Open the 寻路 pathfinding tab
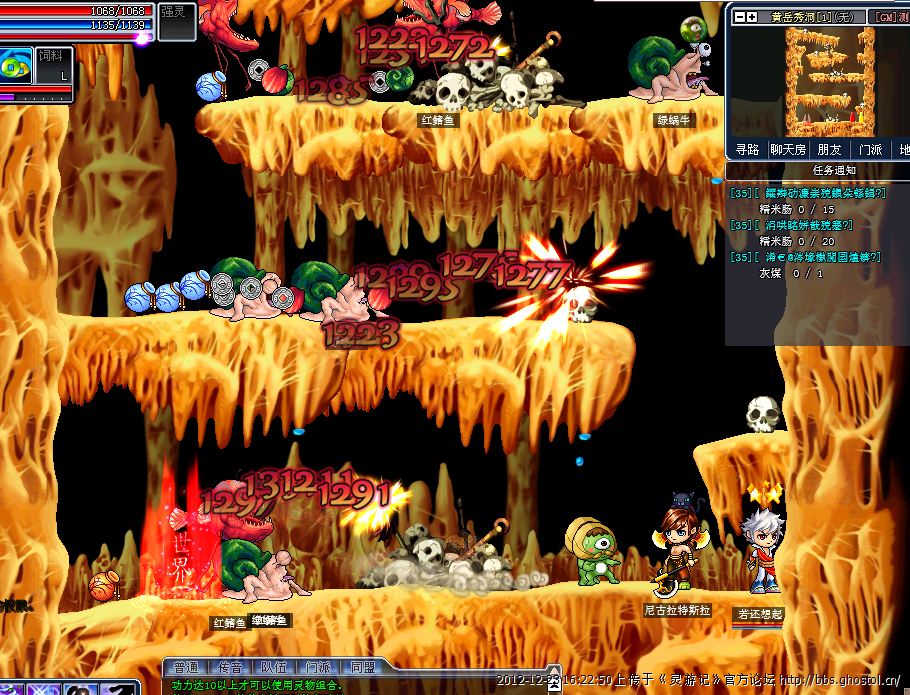The width and height of the screenshot is (910, 695). tap(748, 149)
